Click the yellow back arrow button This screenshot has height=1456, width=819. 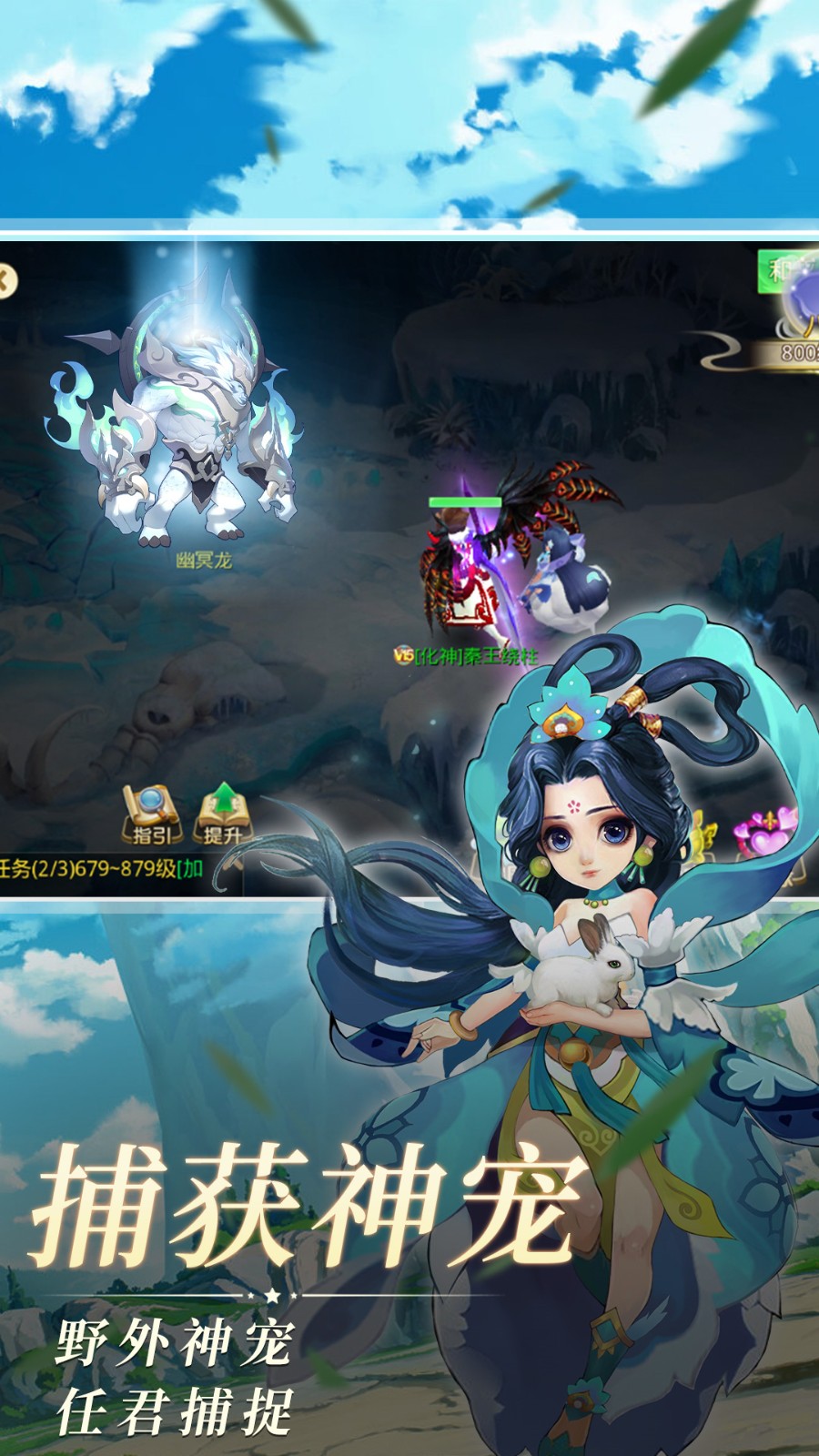point(5,281)
